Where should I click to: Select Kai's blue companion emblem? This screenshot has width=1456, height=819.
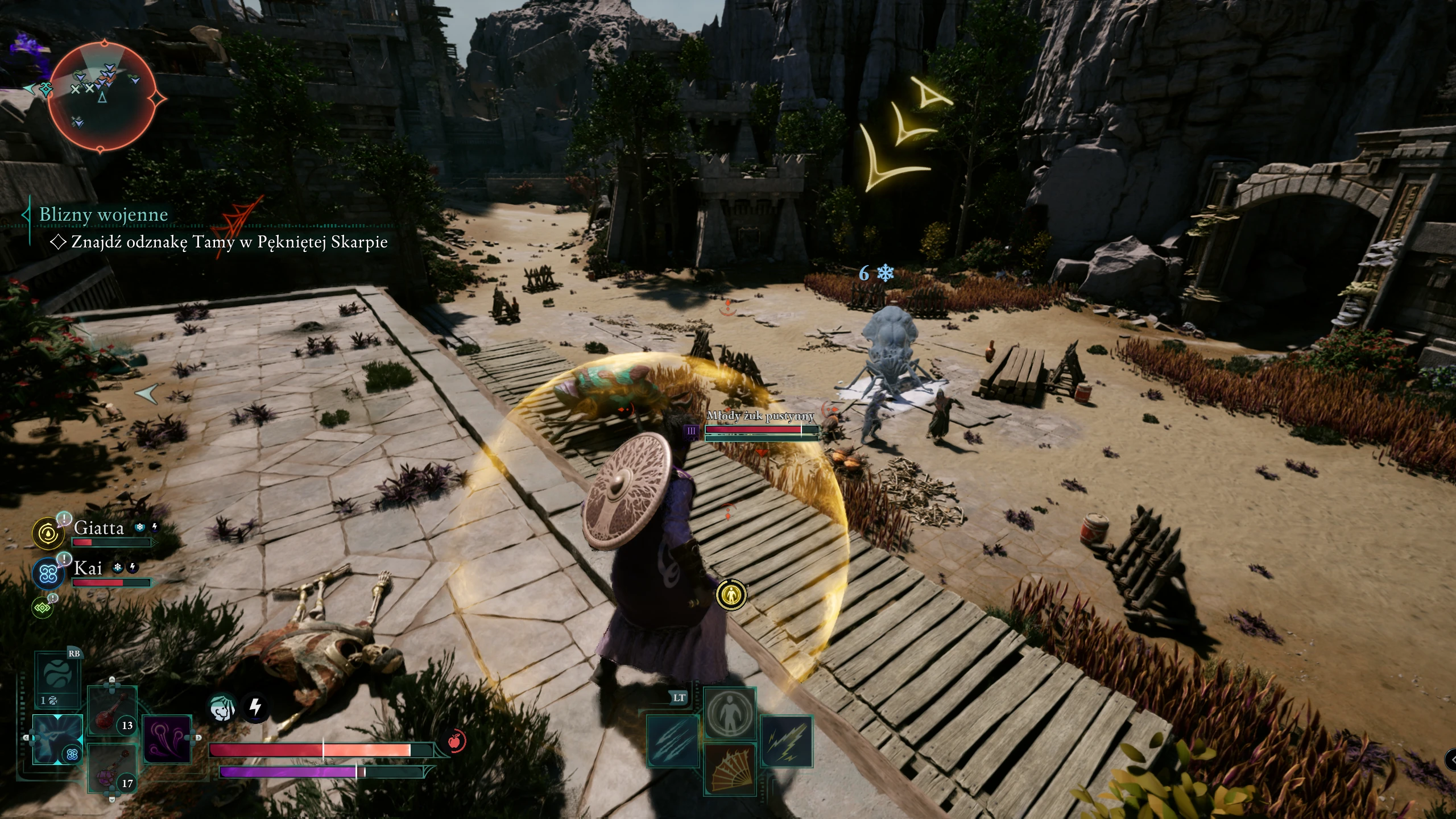(x=48, y=573)
